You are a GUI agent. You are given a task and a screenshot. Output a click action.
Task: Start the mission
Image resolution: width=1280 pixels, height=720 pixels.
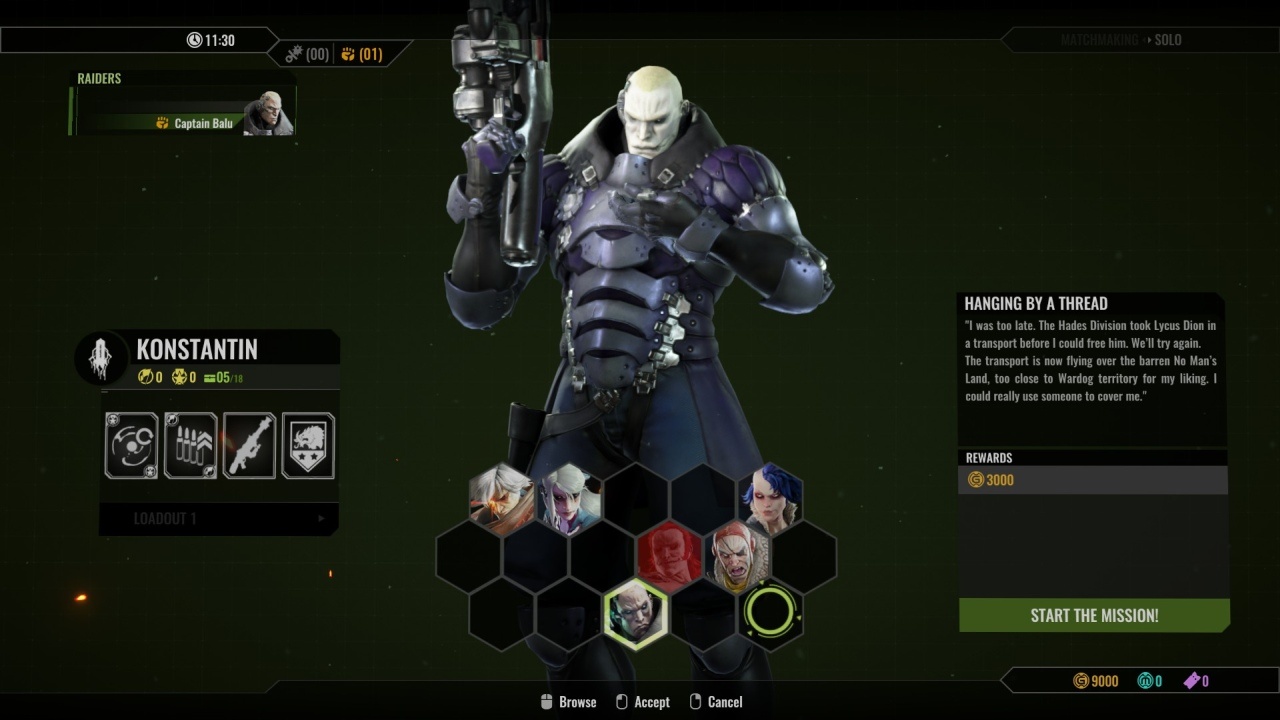1094,615
